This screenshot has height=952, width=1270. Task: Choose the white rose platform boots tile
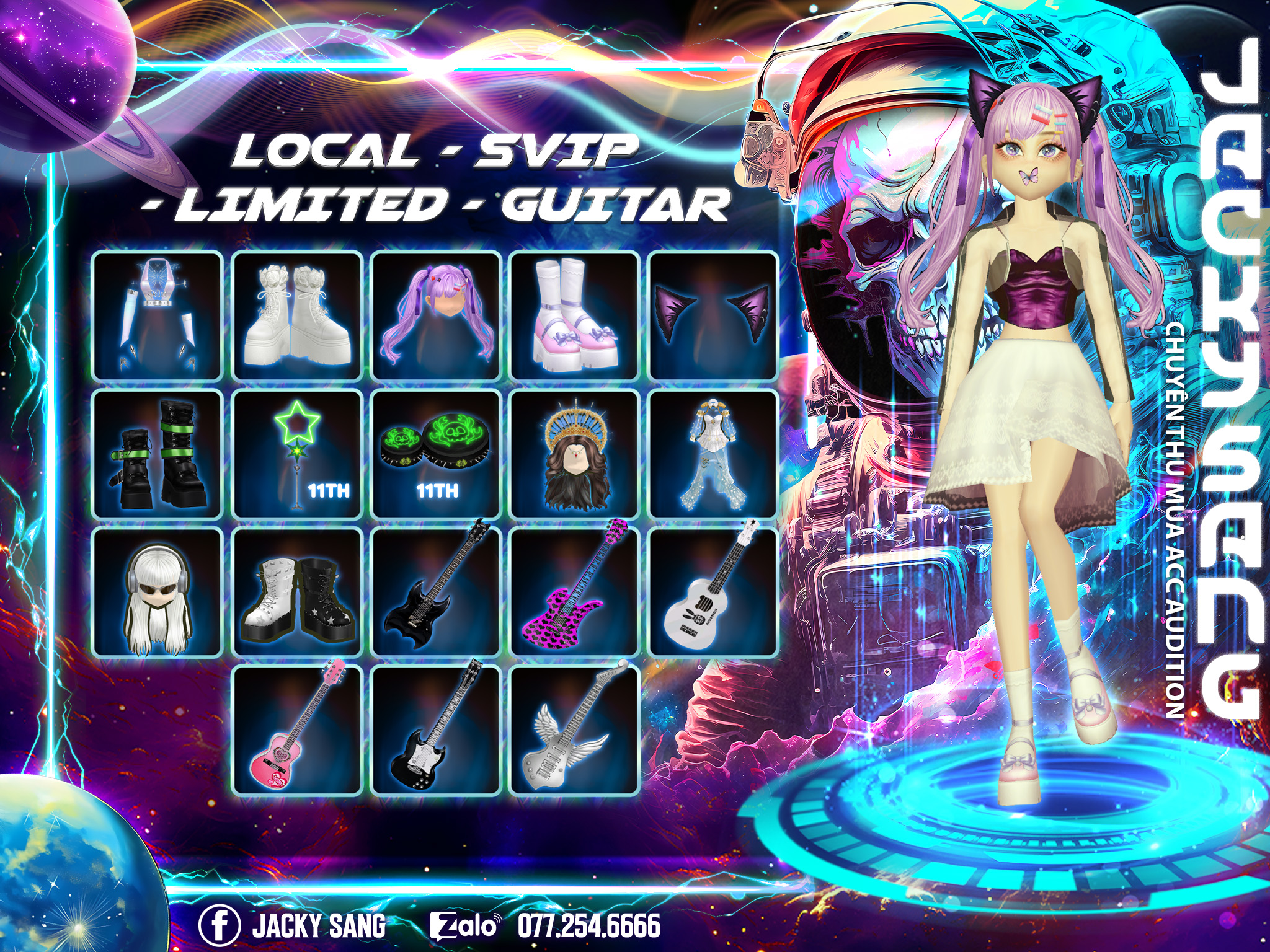(x=297, y=315)
